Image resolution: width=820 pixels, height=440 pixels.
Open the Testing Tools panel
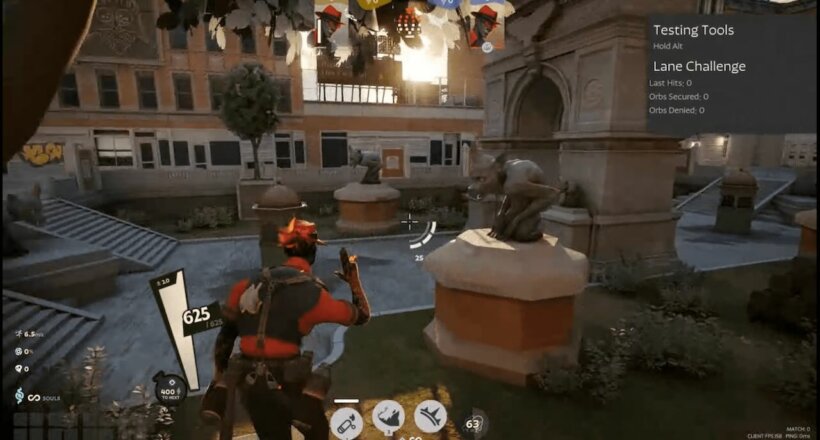tap(692, 30)
